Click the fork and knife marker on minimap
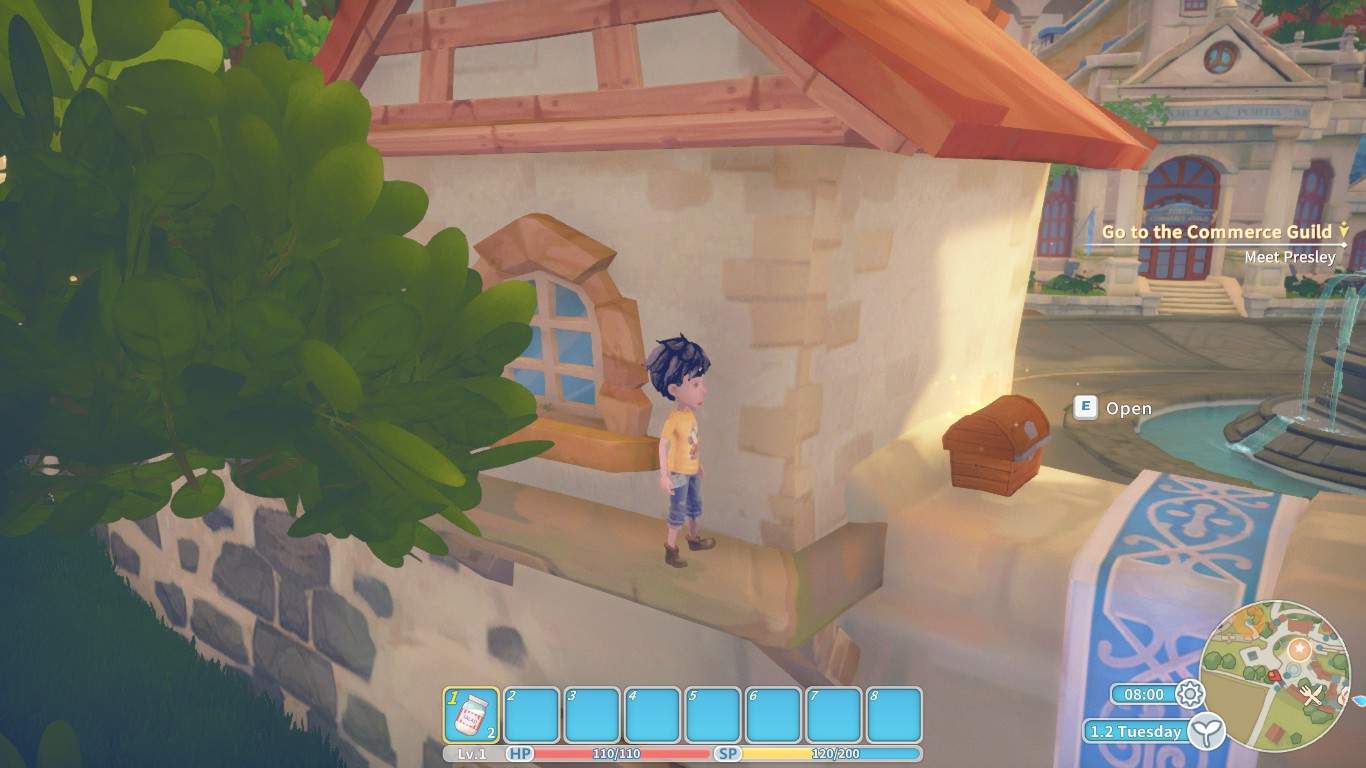The image size is (1366, 768). click(x=1313, y=693)
